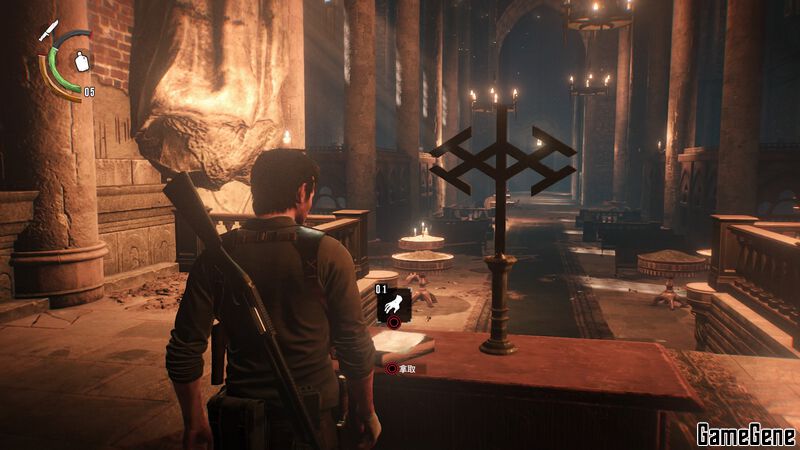This screenshot has height=450, width=800.
Task: Click the GameGene watermark logo
Action: (x=746, y=435)
